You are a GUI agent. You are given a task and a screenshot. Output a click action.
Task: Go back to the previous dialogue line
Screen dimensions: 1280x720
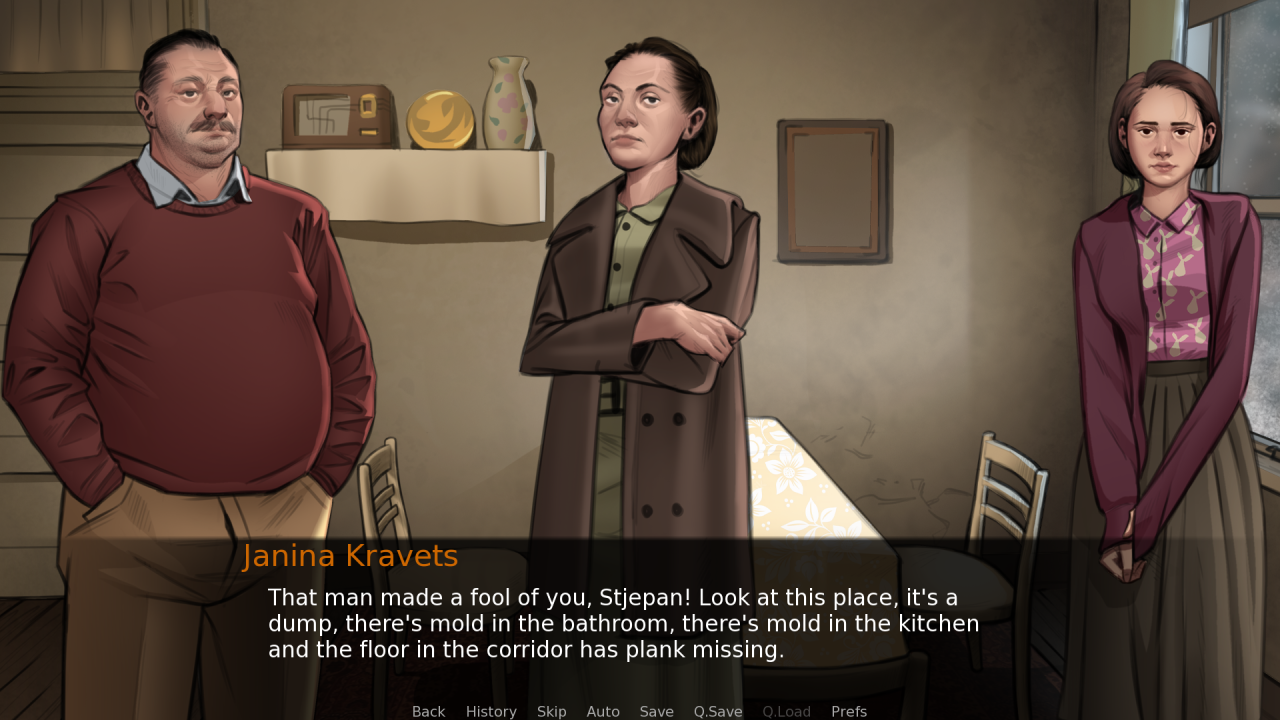pos(428,711)
